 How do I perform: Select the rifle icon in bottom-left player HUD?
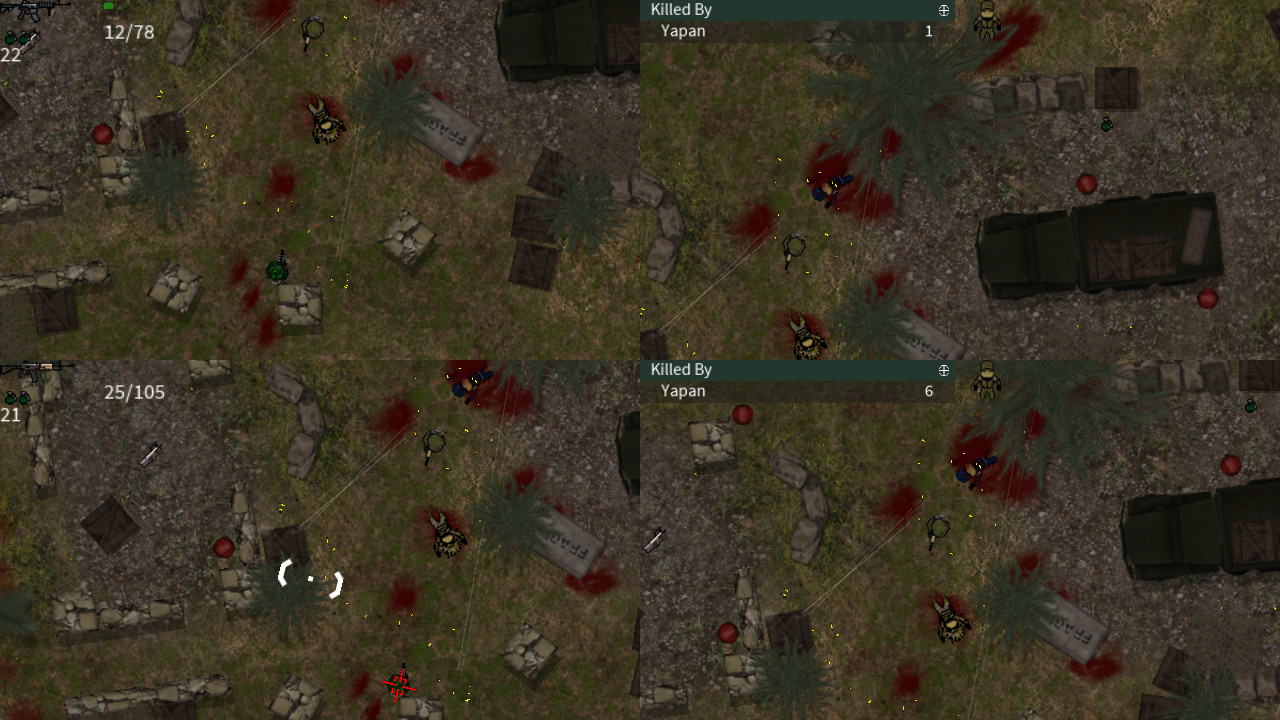pyautogui.click(x=30, y=368)
